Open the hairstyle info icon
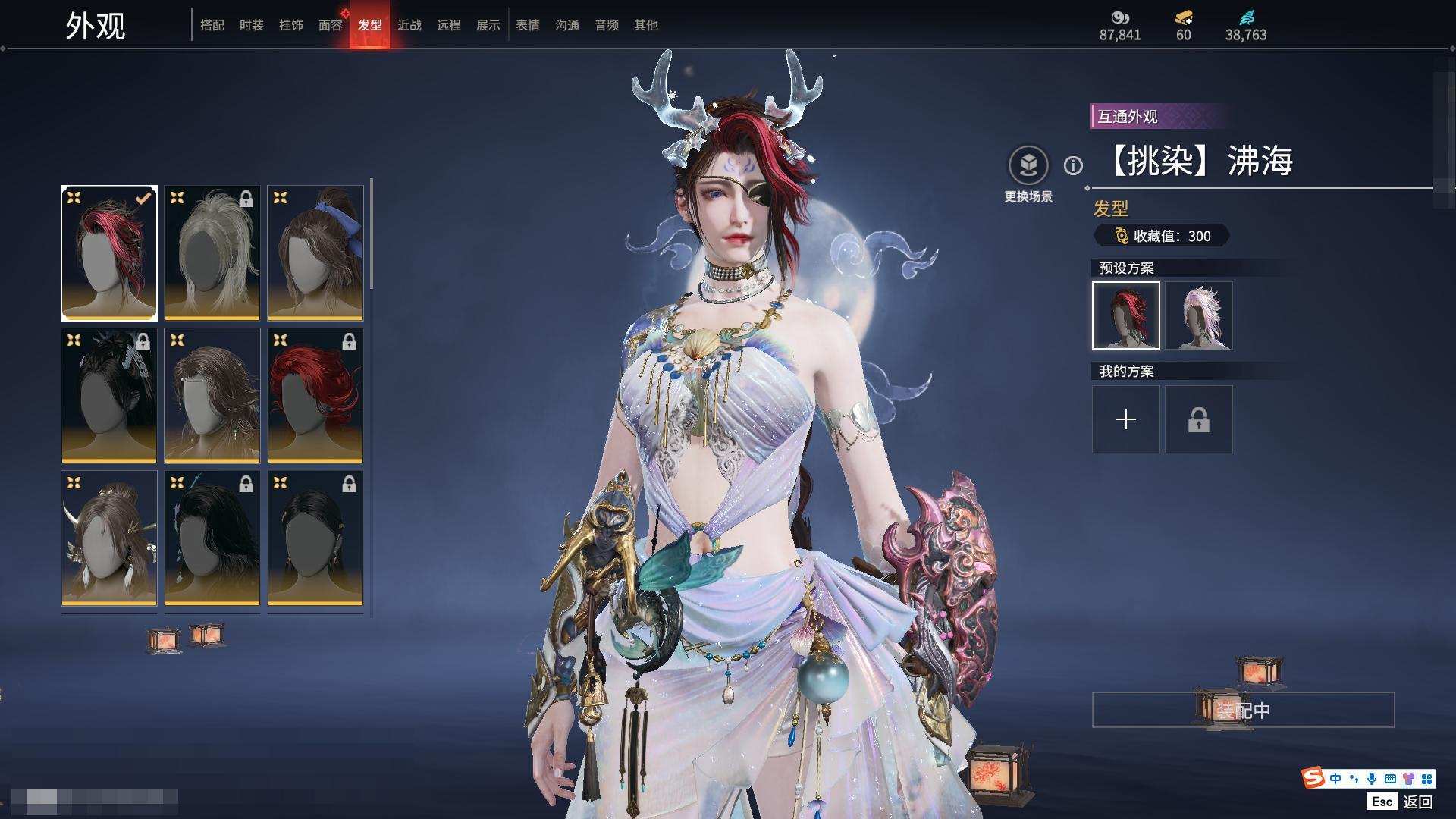This screenshot has height=819, width=1456. (1073, 165)
